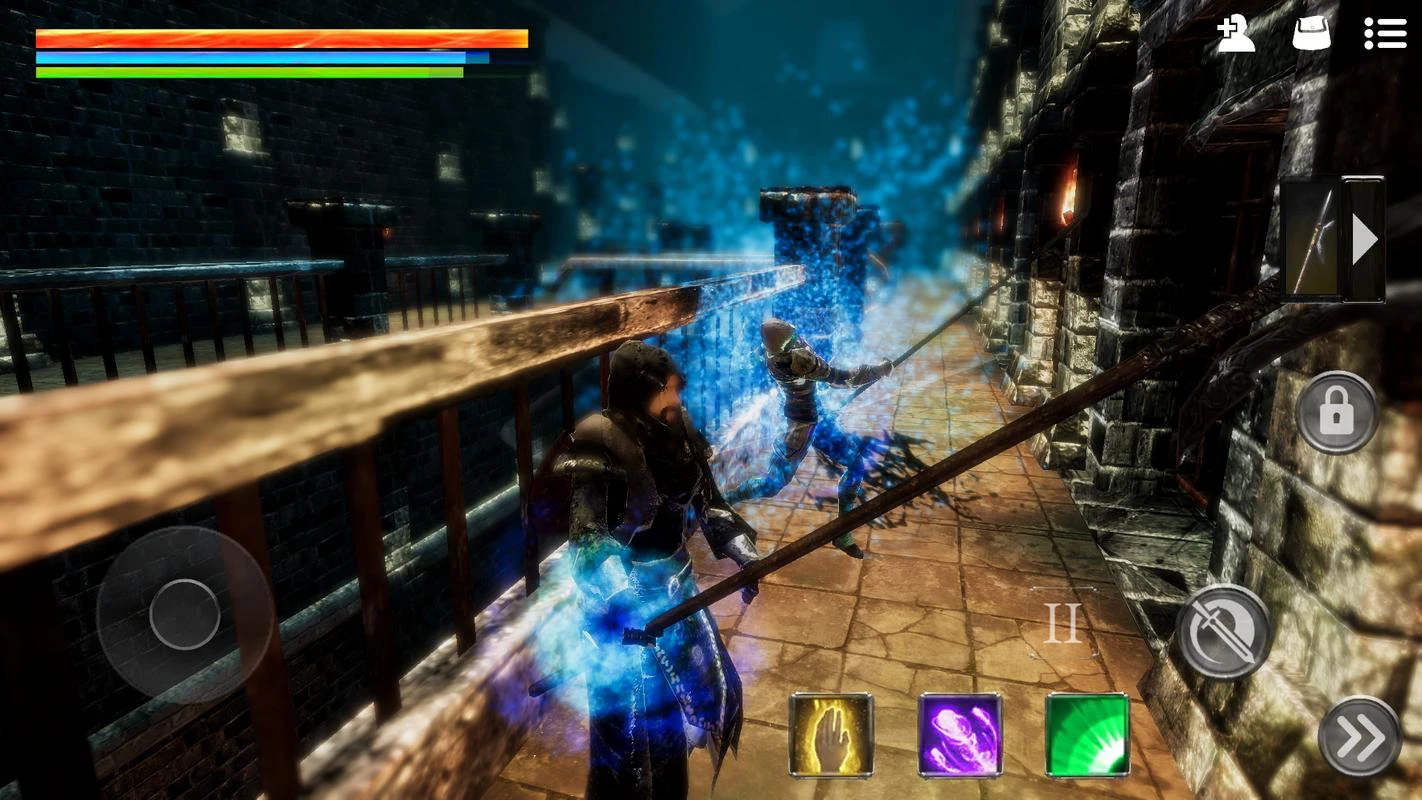Tap the sword attack button

point(1223,632)
